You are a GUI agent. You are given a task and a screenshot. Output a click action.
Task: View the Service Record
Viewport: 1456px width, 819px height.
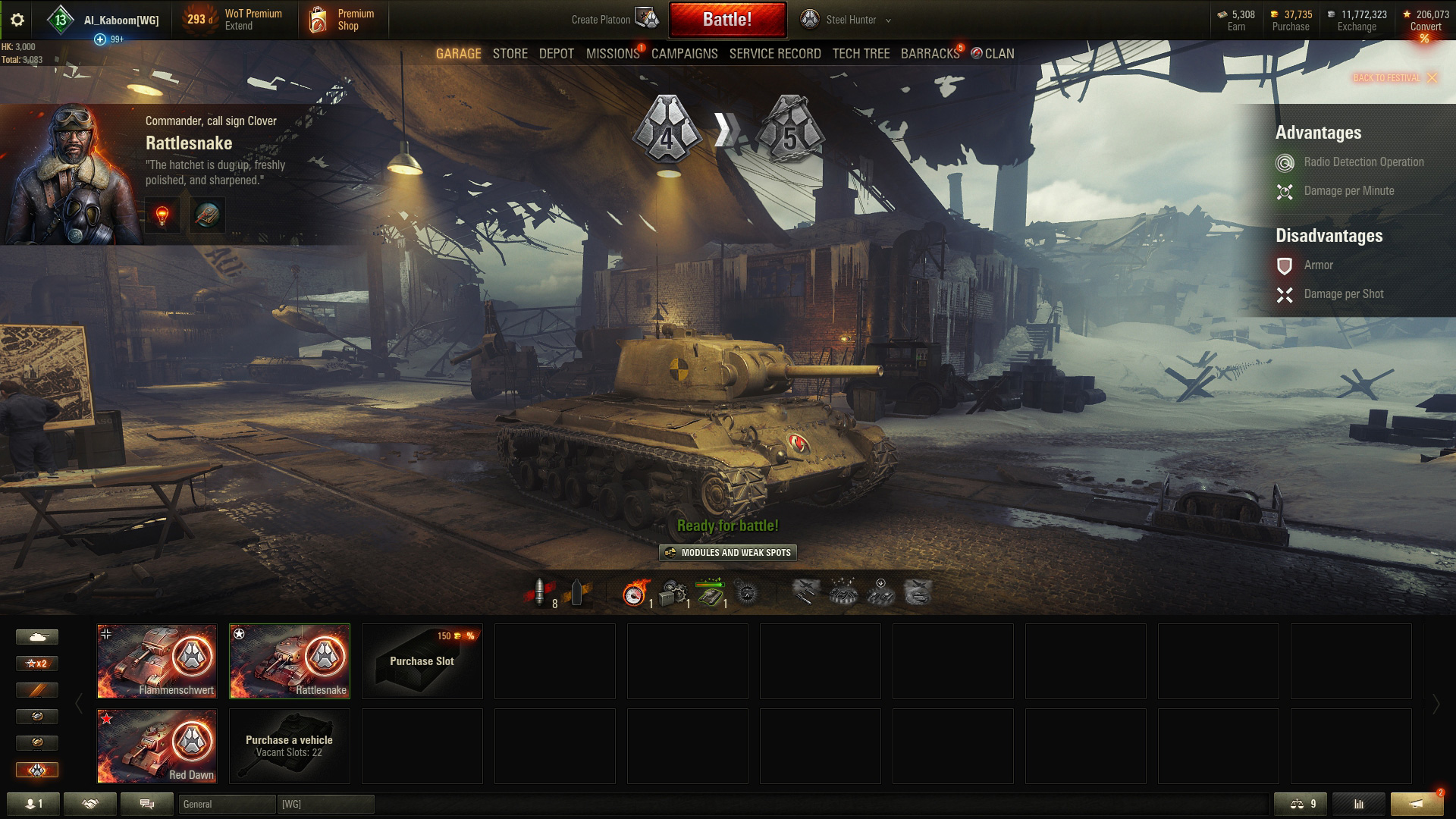click(774, 54)
